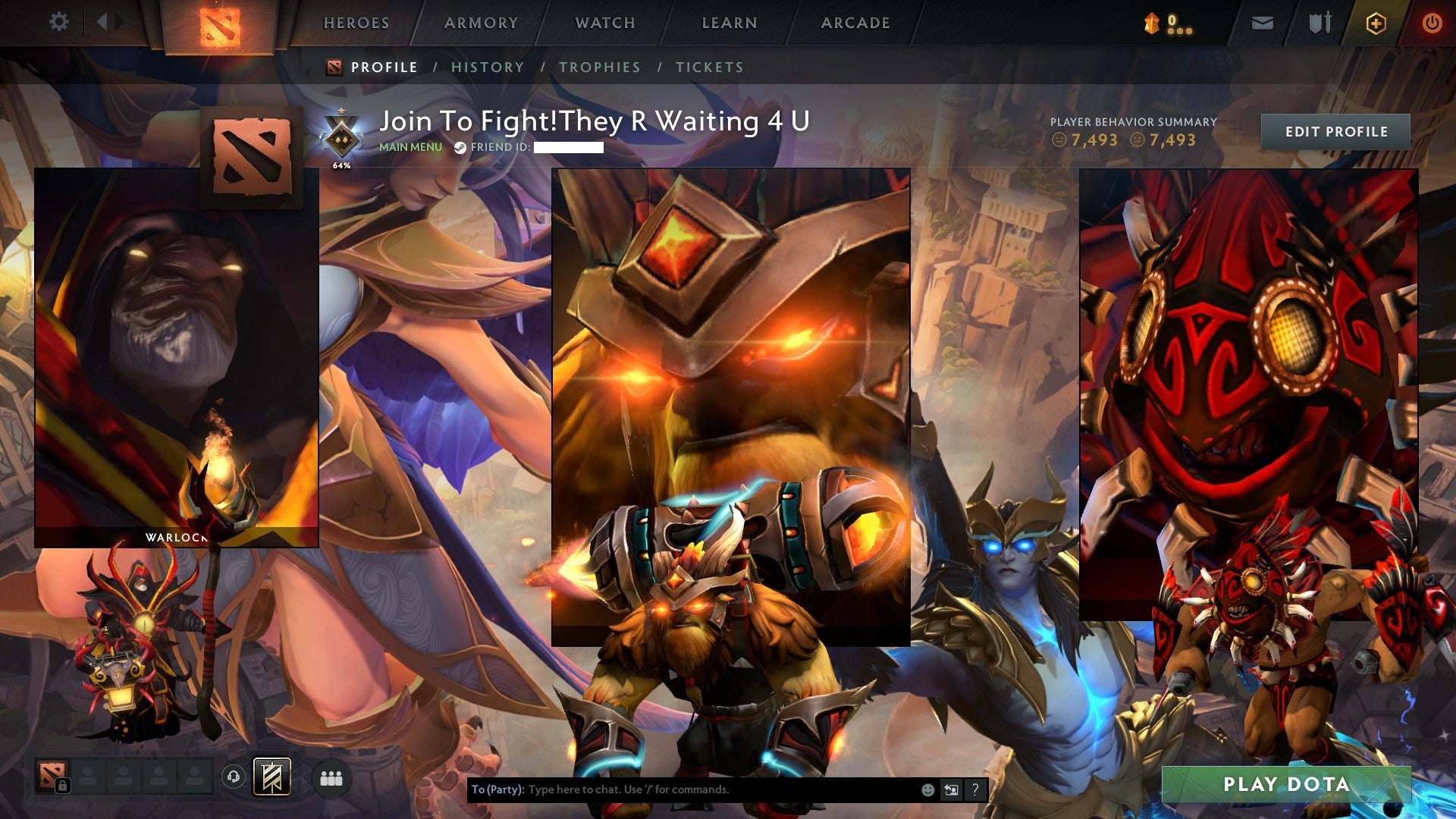This screenshot has width=1456, height=819.
Task: Toggle party voice chat with the headset icon
Action: pos(235,777)
